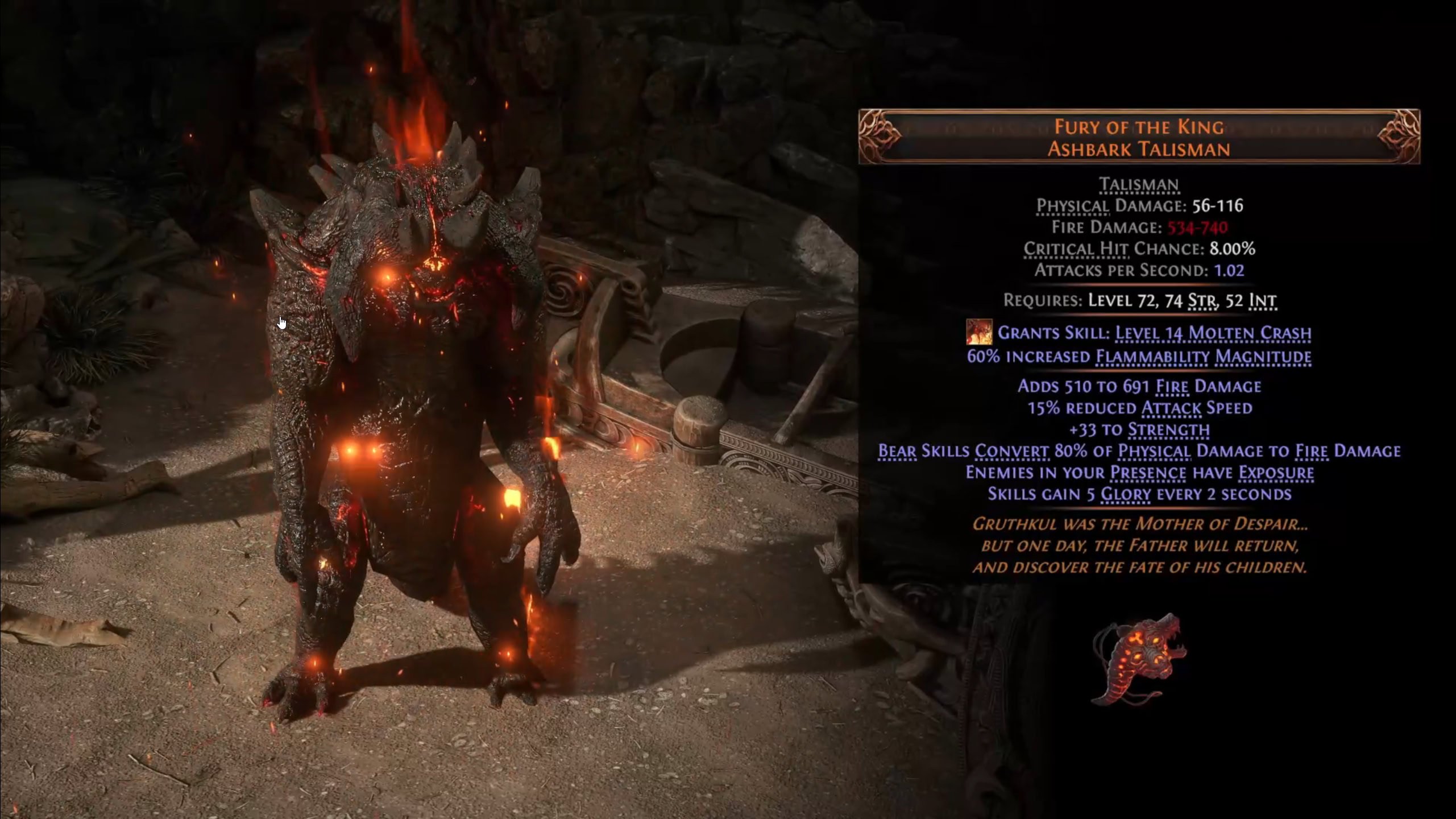
Task: Select the Ashbark Talisman item icon
Action: point(1138,659)
